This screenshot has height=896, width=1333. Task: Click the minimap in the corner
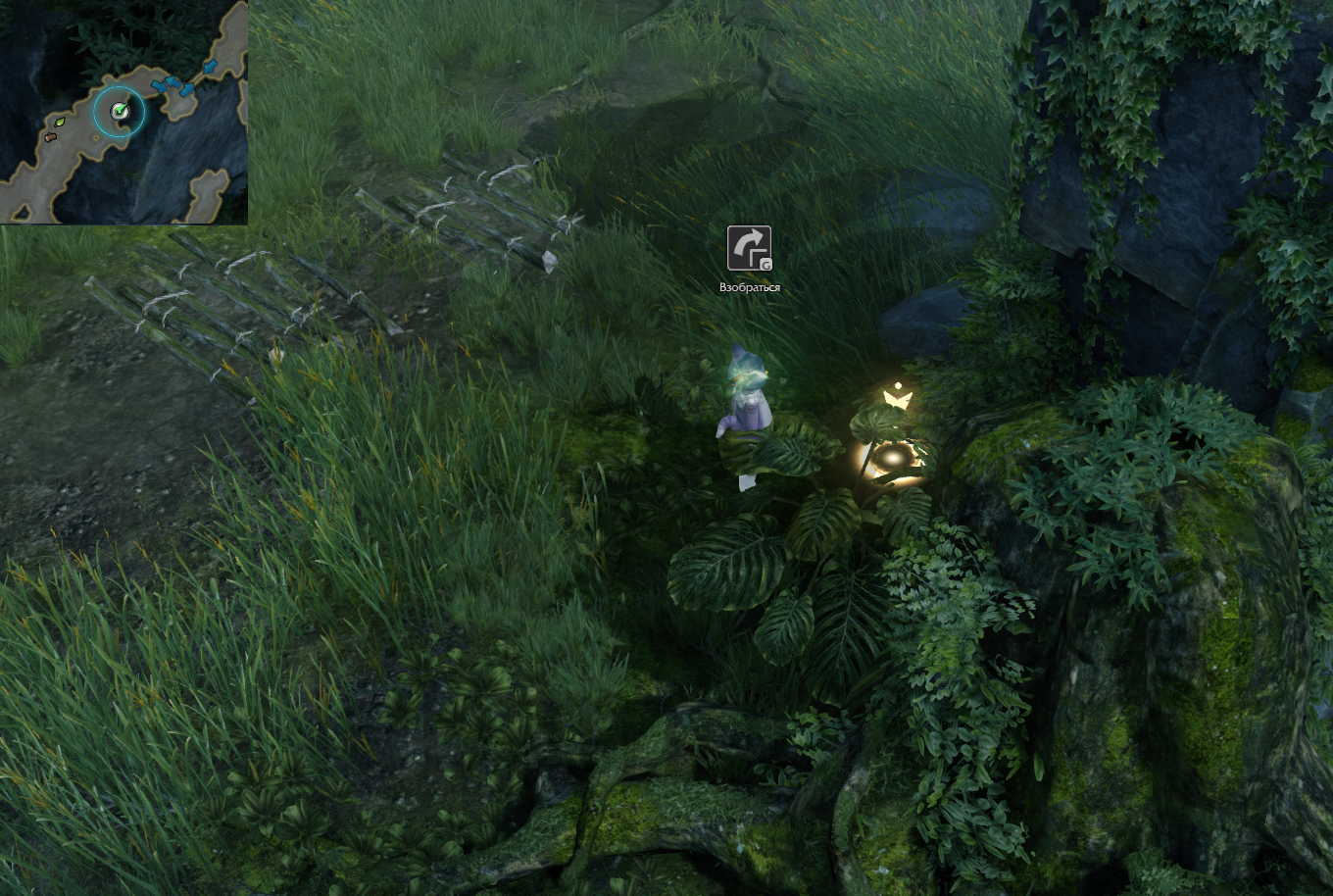(x=123, y=112)
